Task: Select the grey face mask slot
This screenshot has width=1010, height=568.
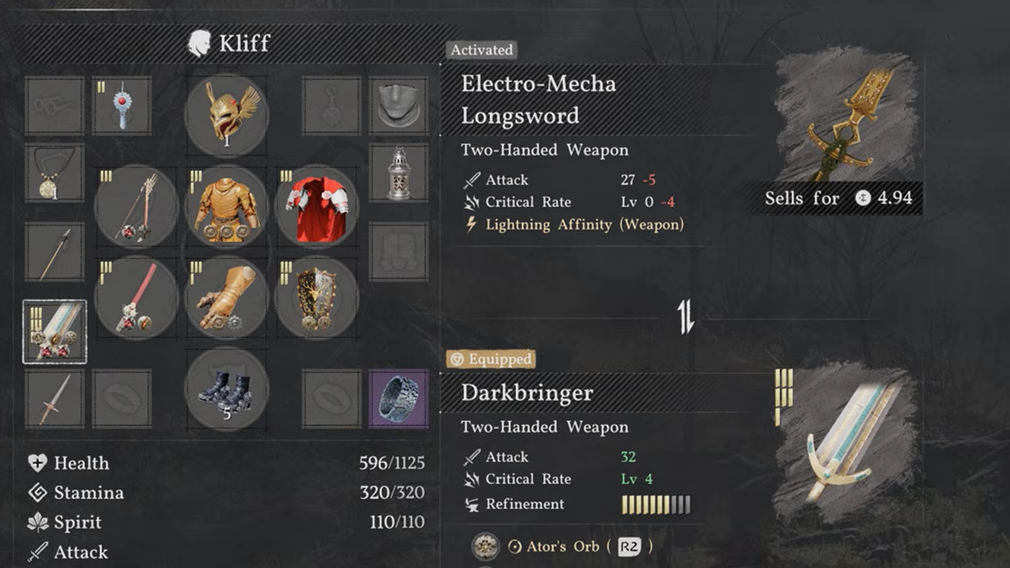Action: point(398,104)
